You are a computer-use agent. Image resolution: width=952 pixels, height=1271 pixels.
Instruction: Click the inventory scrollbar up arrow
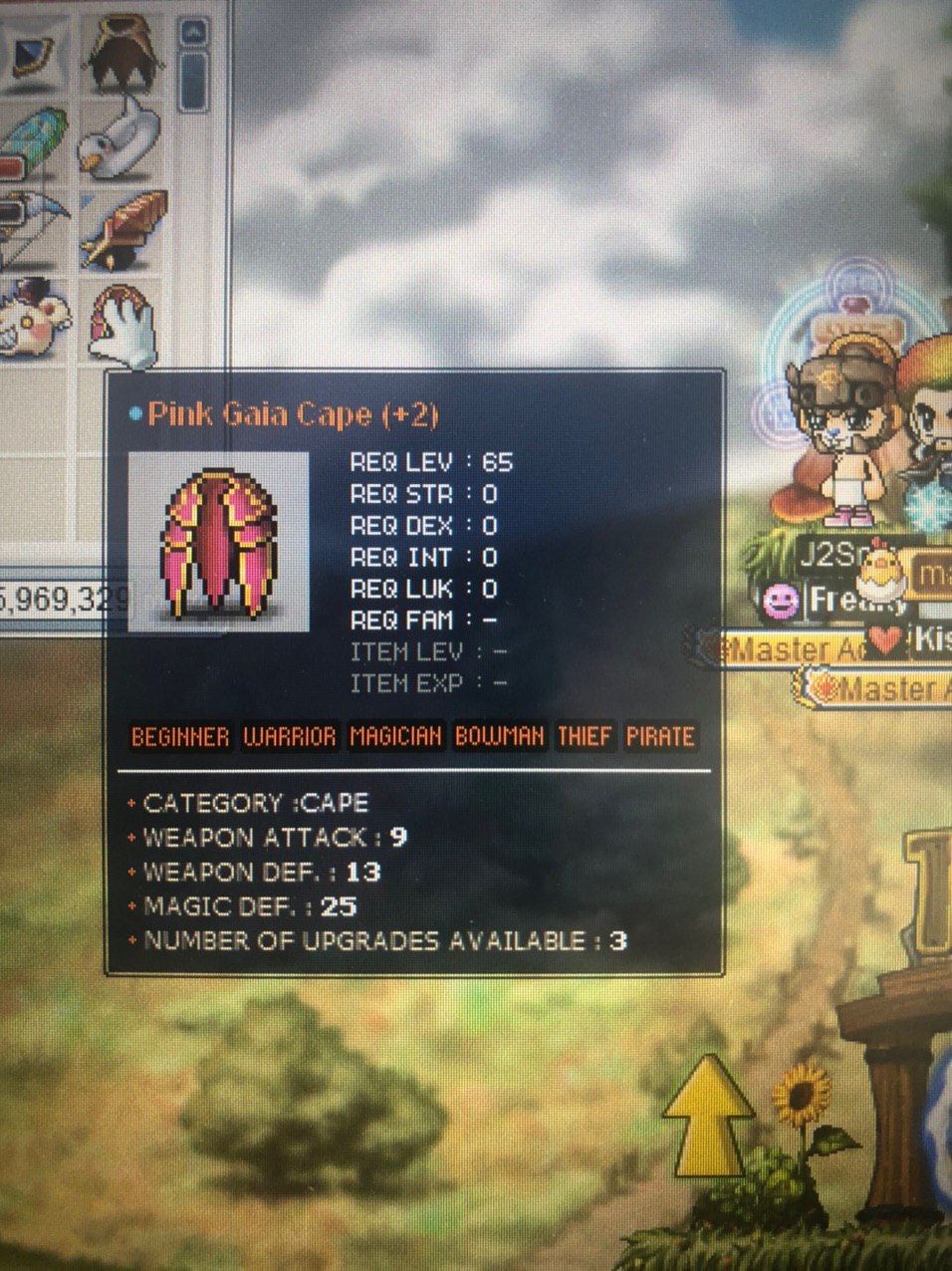(192, 32)
